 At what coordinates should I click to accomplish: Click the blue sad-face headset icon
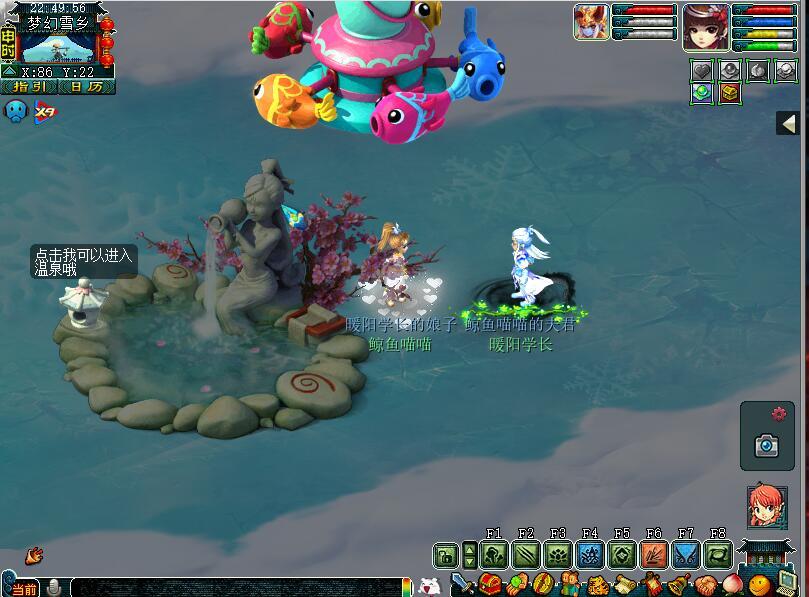point(16,111)
